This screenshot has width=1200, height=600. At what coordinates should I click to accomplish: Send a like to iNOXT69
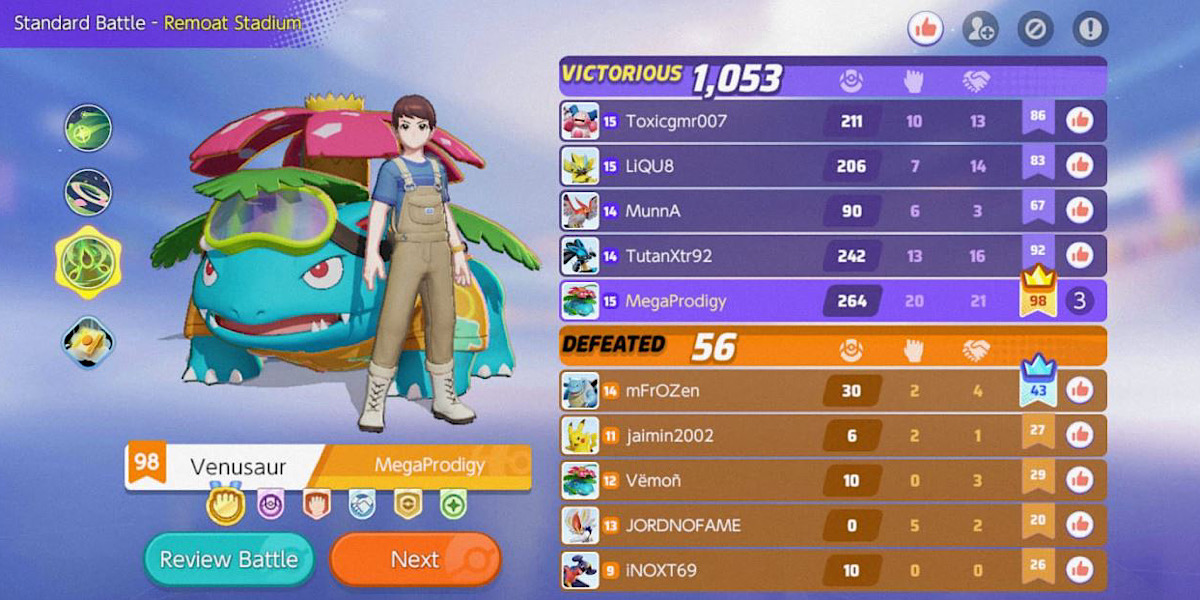pos(1079,569)
